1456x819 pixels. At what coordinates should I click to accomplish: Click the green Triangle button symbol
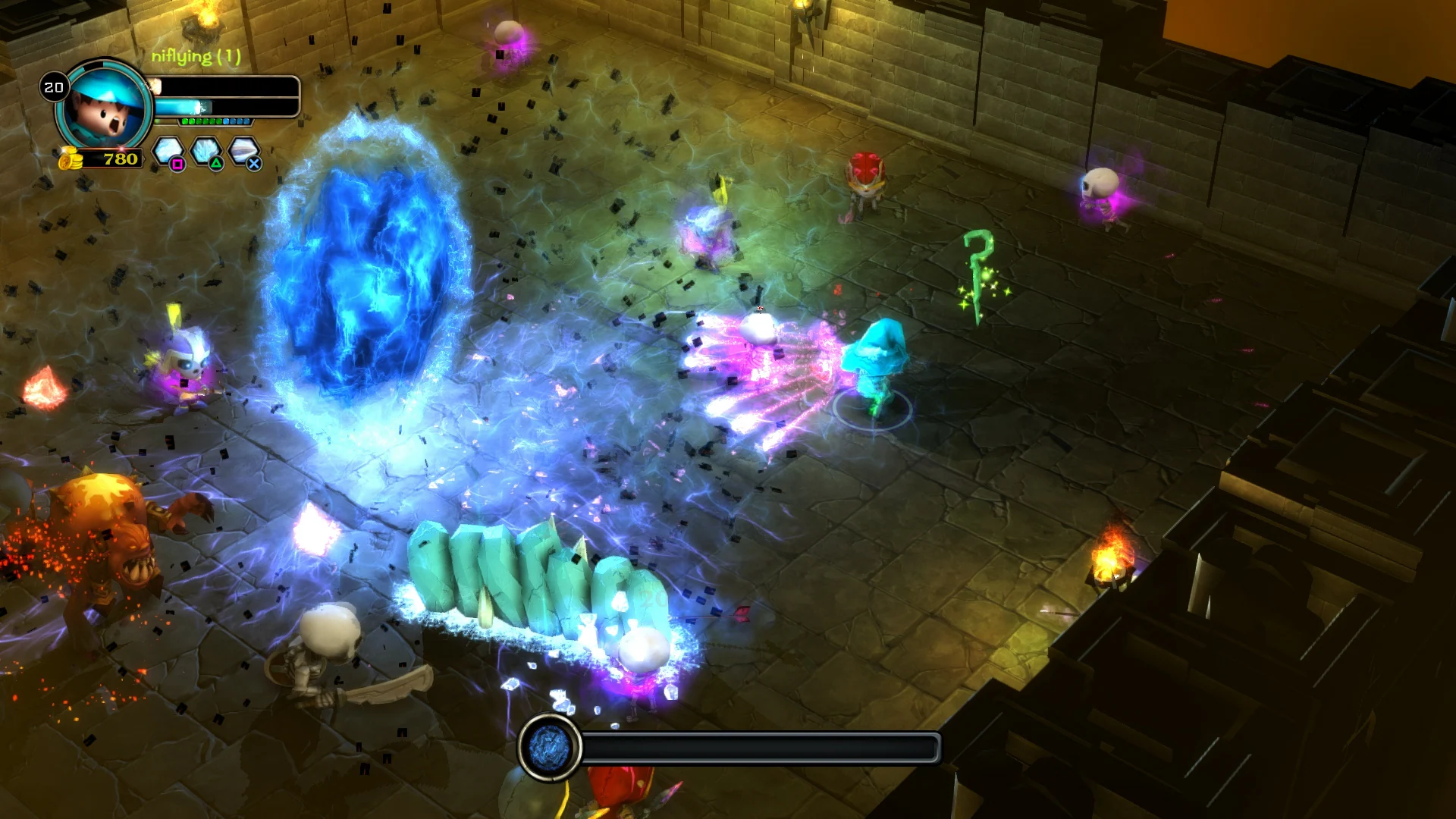point(216,164)
